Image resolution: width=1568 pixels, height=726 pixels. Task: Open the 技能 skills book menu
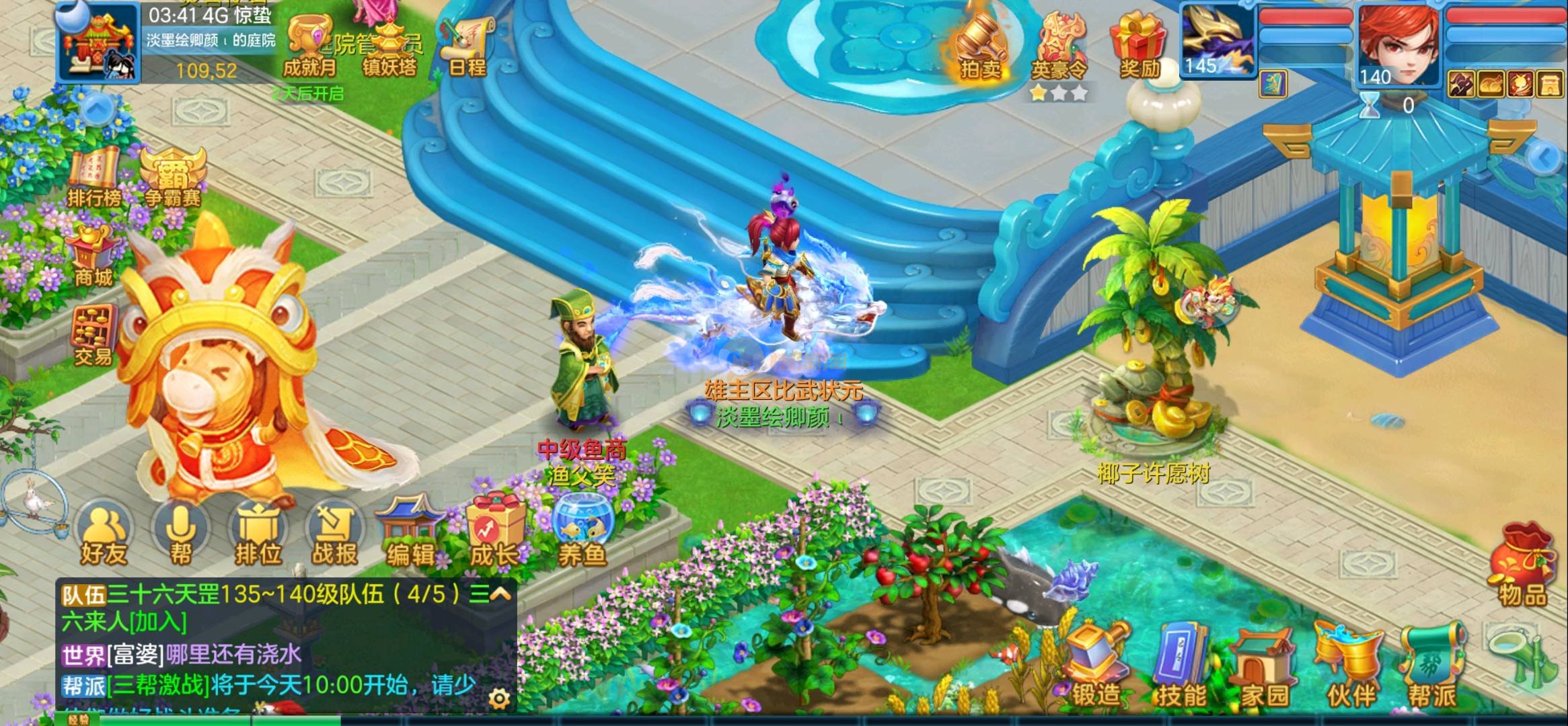click(x=1181, y=667)
